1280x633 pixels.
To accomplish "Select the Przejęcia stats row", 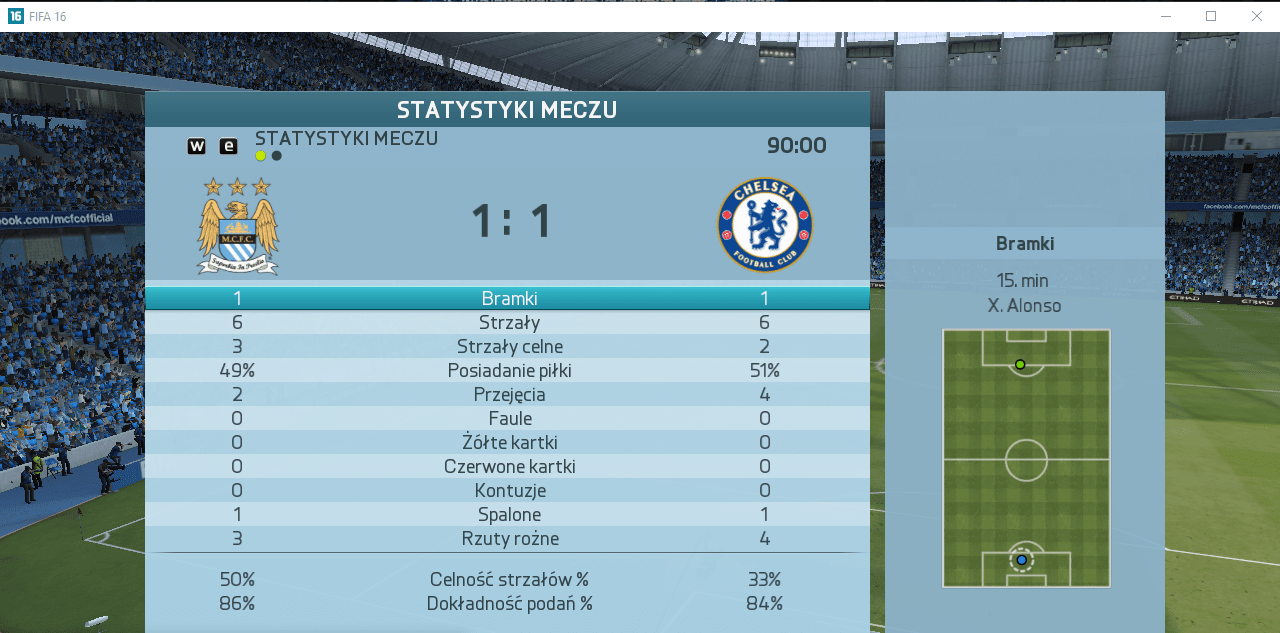I will [x=508, y=394].
